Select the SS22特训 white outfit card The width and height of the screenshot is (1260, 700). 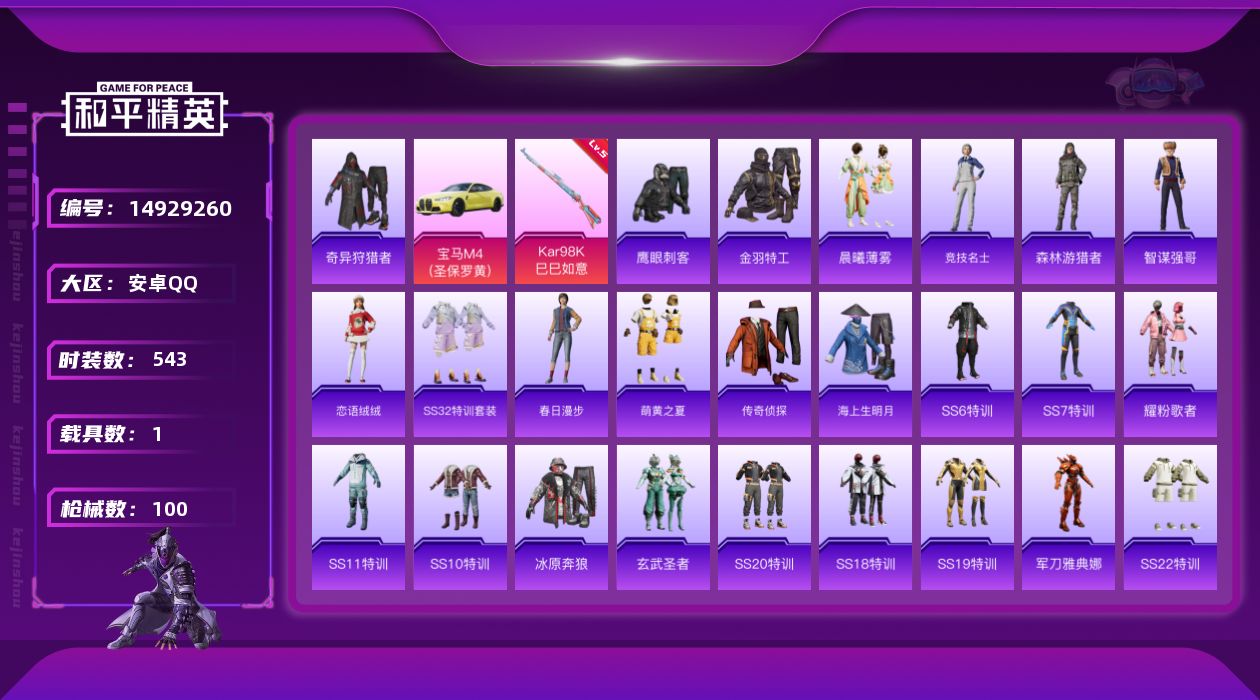click(x=1170, y=516)
